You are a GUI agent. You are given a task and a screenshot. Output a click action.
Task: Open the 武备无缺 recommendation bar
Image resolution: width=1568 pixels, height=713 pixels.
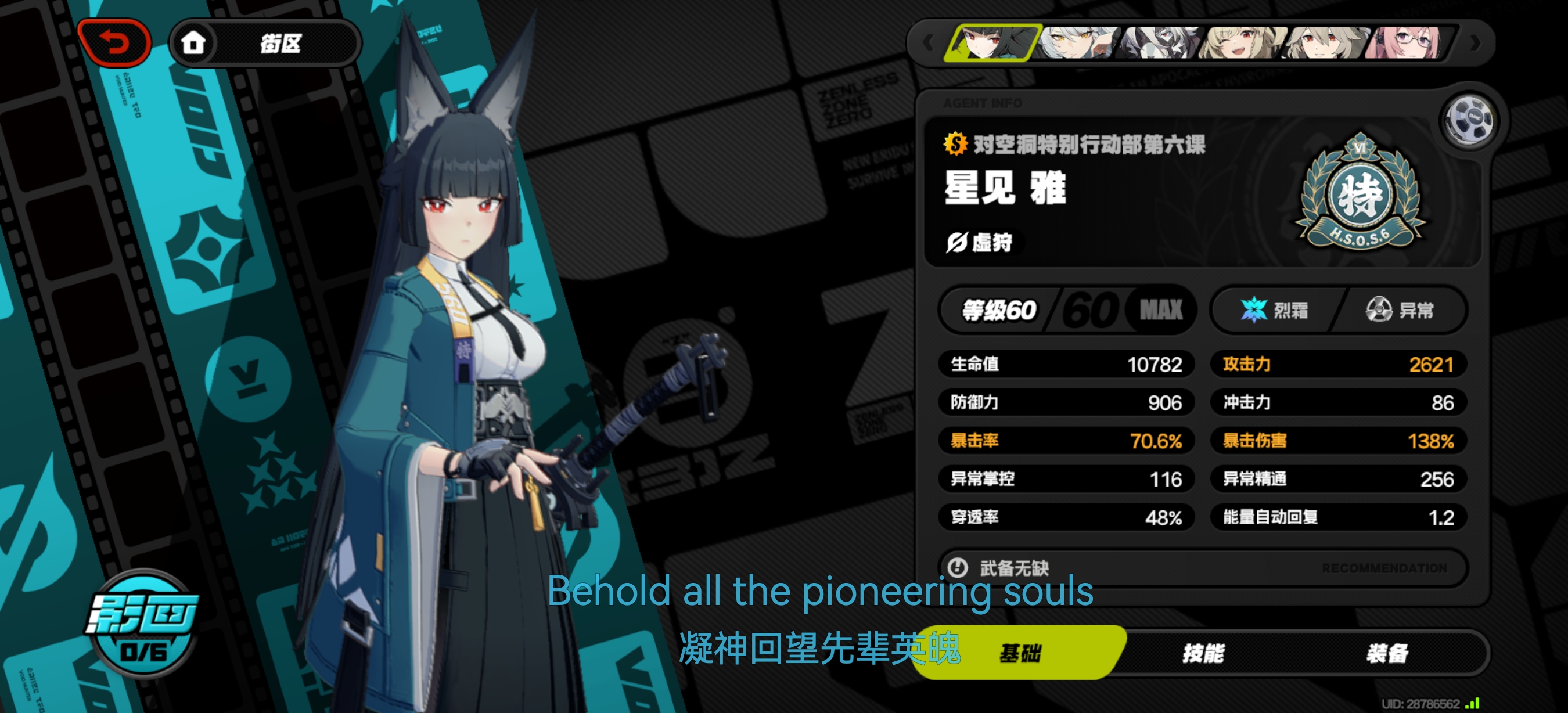pos(1203,568)
